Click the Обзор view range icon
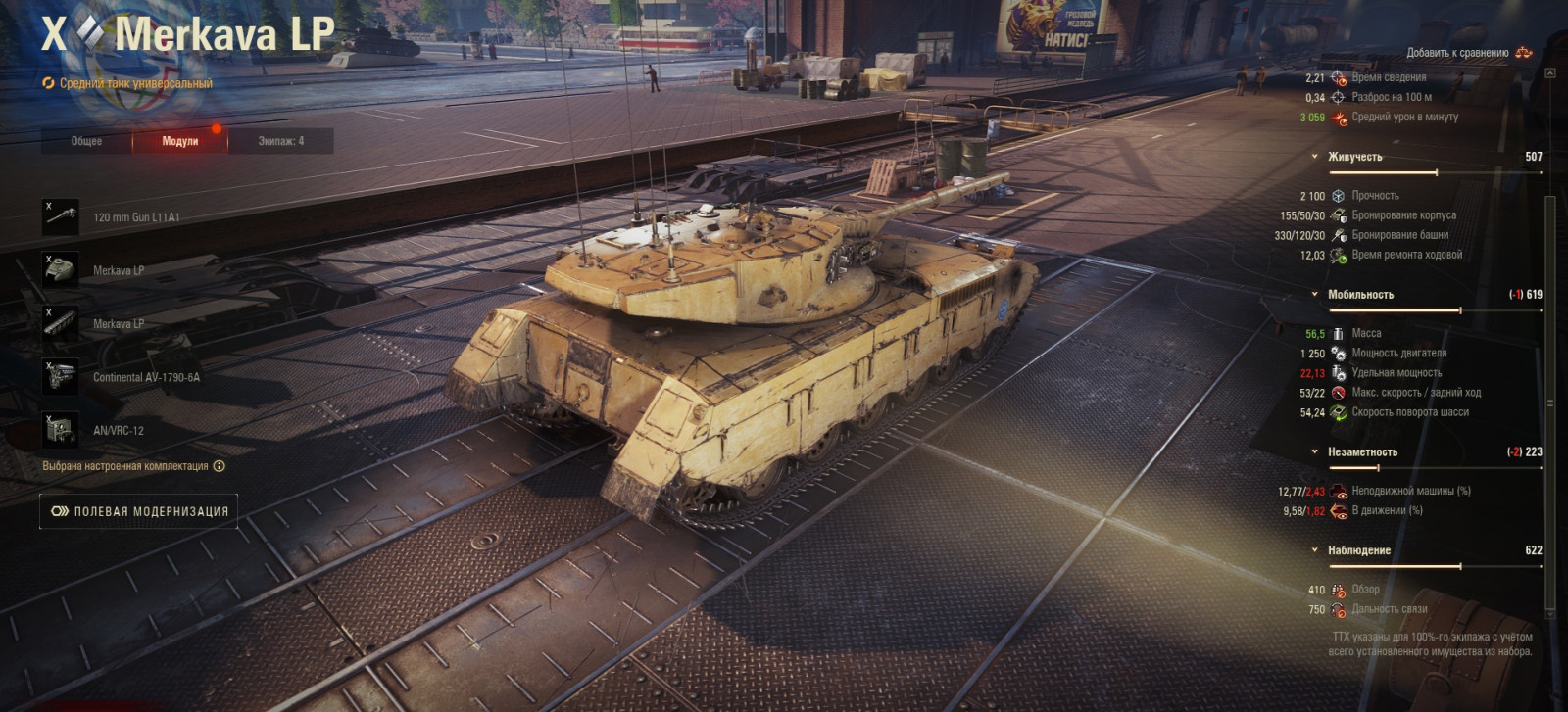The height and width of the screenshot is (712, 1568). (x=1336, y=590)
